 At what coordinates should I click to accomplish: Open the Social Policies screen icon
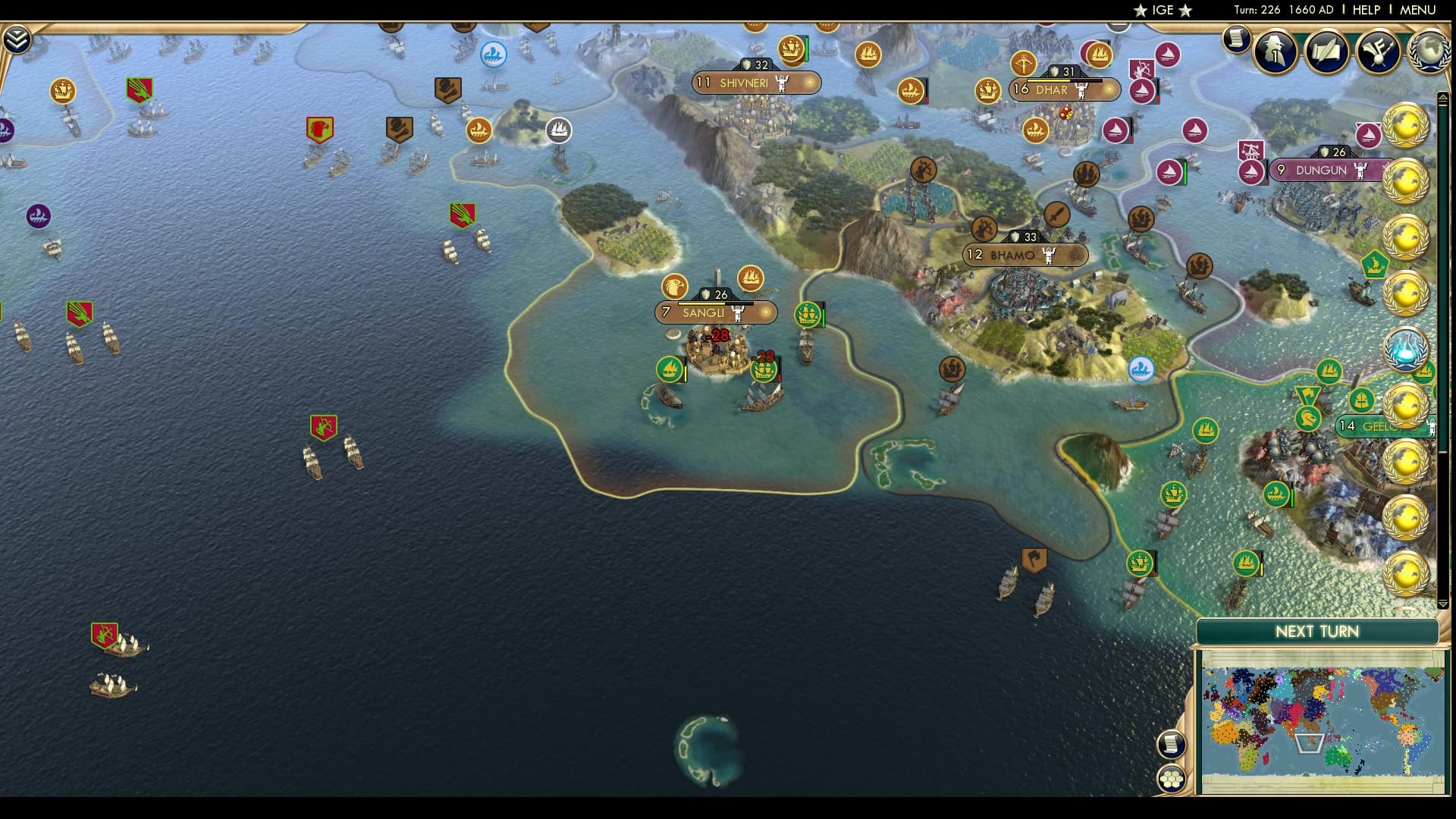pyautogui.click(x=1326, y=53)
